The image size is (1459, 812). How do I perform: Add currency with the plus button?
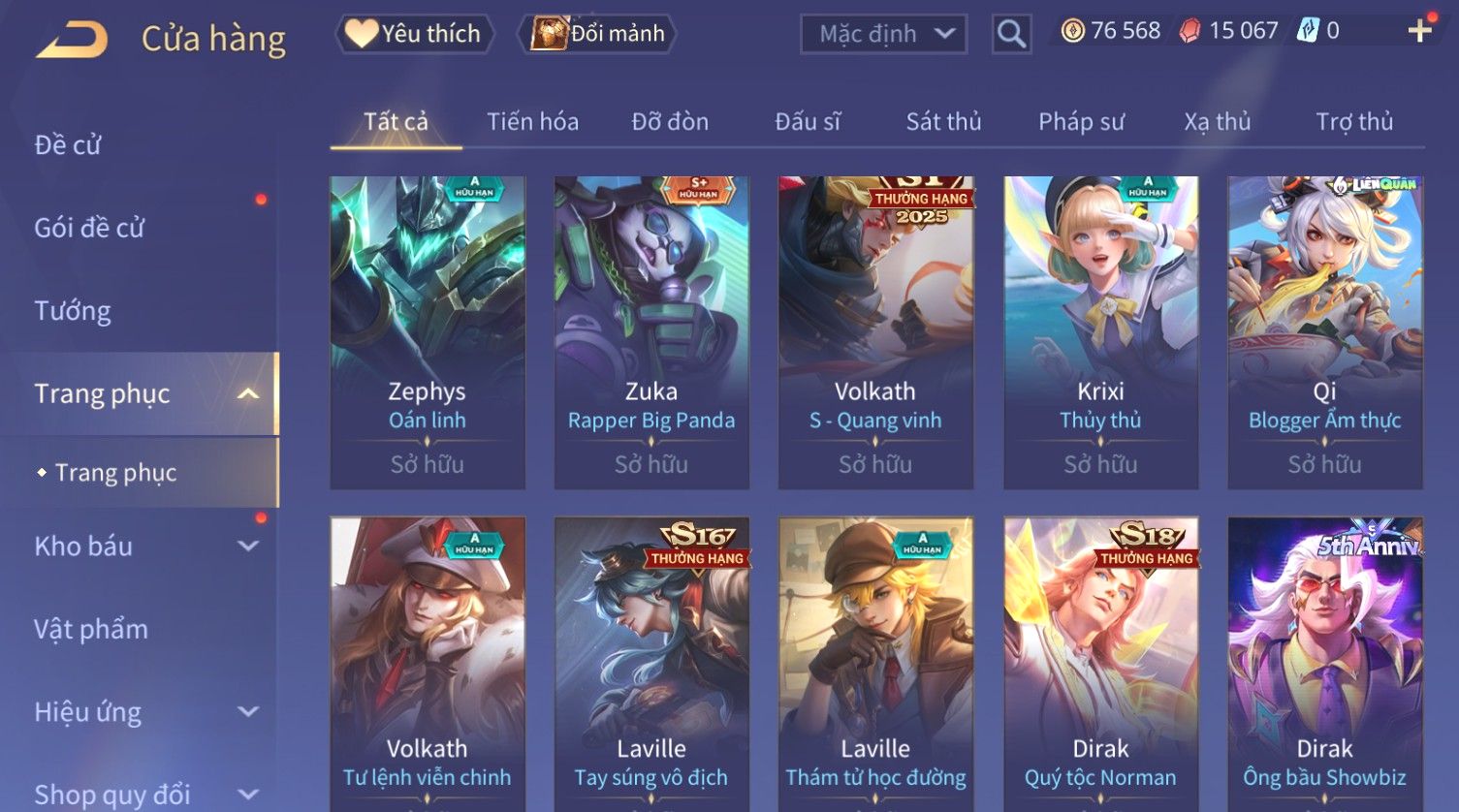click(x=1419, y=31)
